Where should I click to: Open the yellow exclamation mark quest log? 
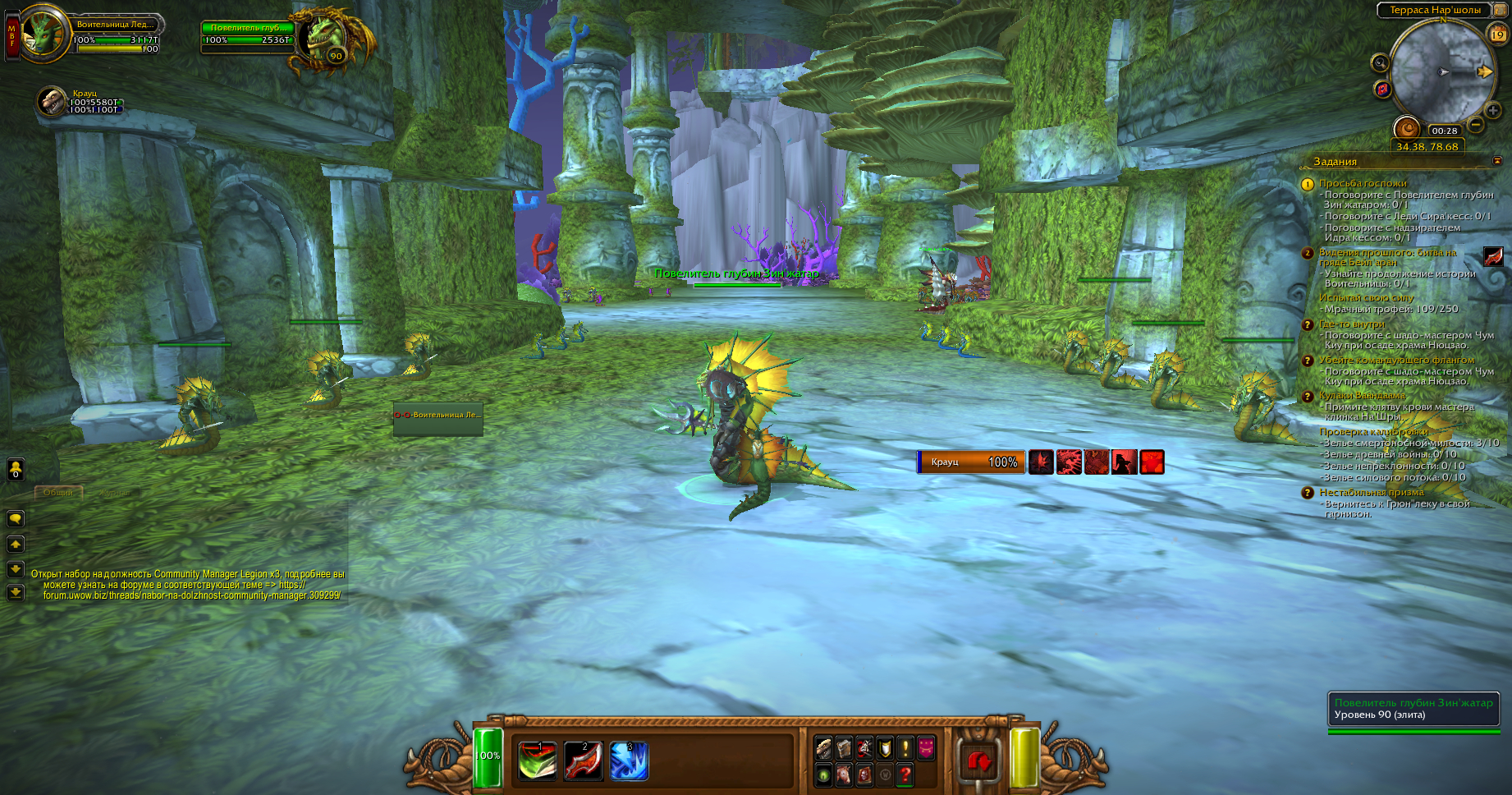(905, 747)
